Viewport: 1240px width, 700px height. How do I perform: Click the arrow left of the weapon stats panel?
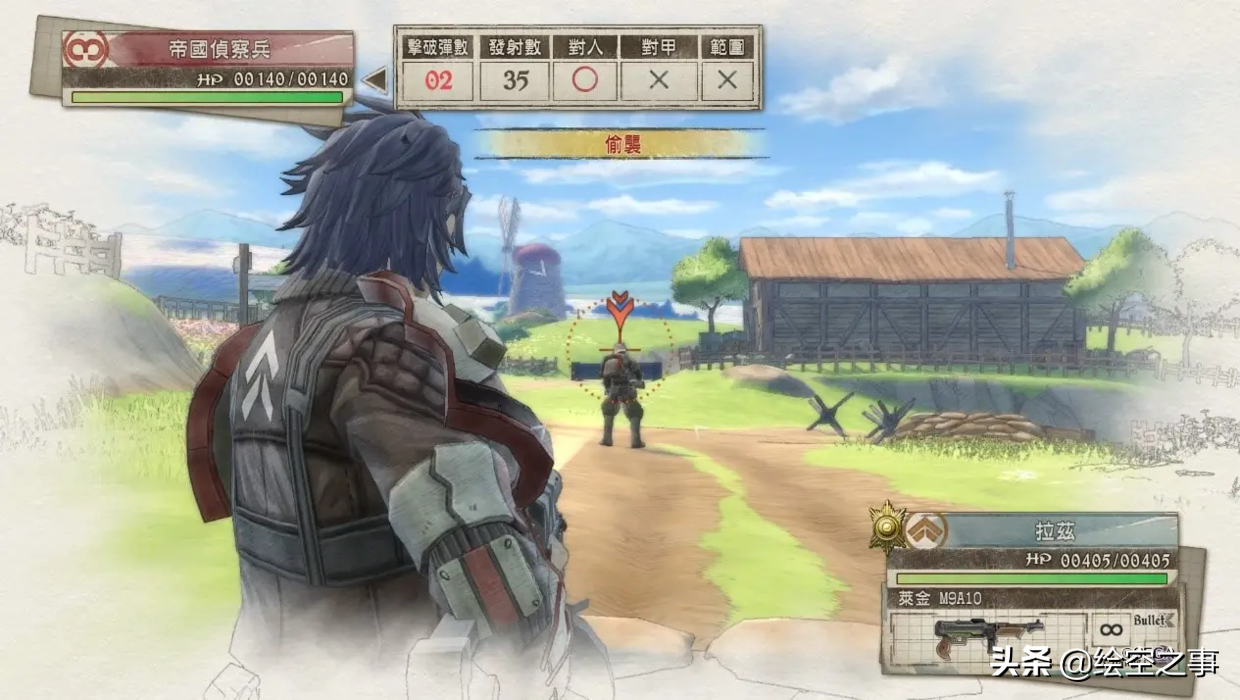(x=375, y=80)
